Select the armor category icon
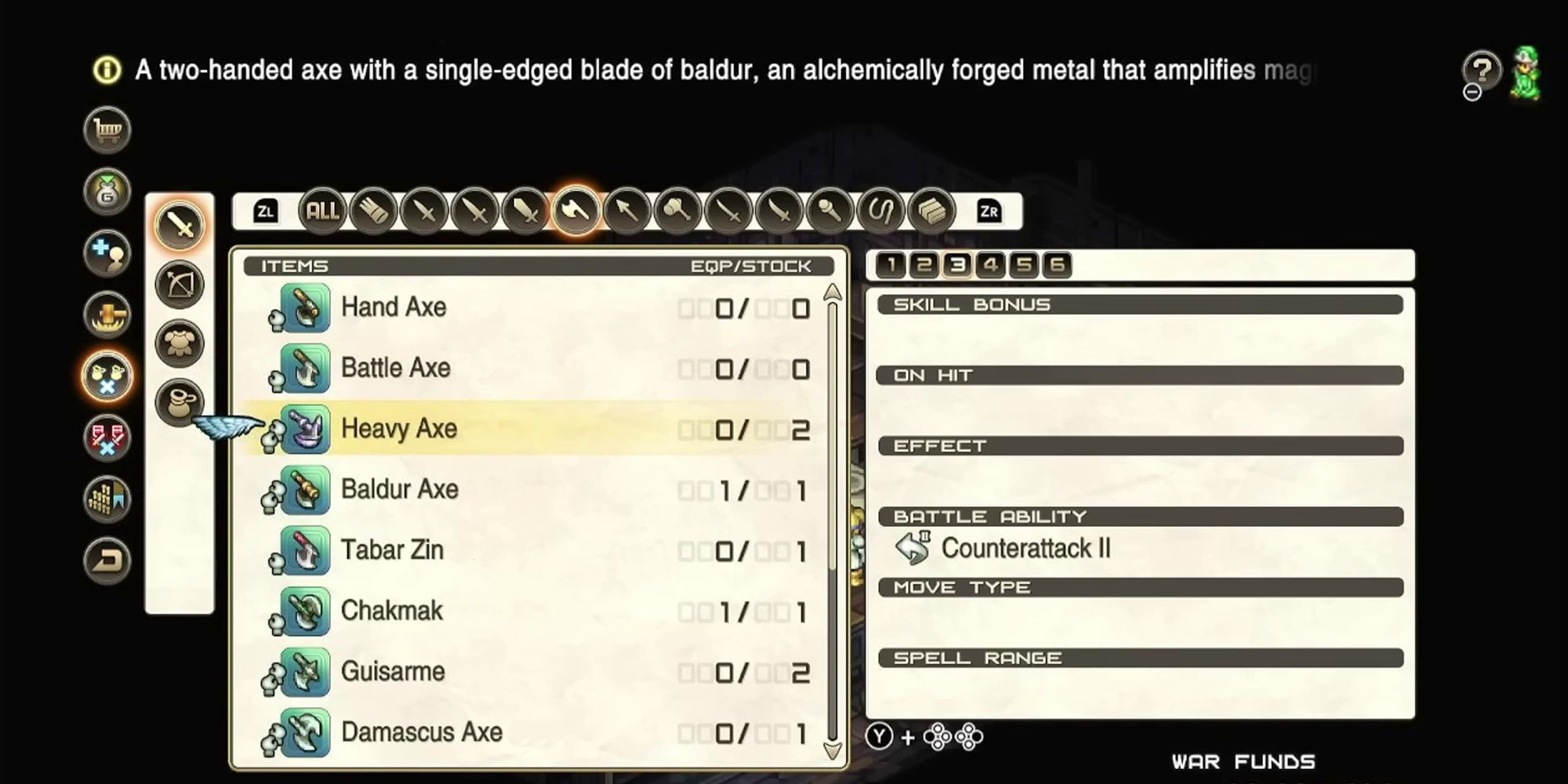The width and height of the screenshot is (1568, 784). click(x=180, y=342)
